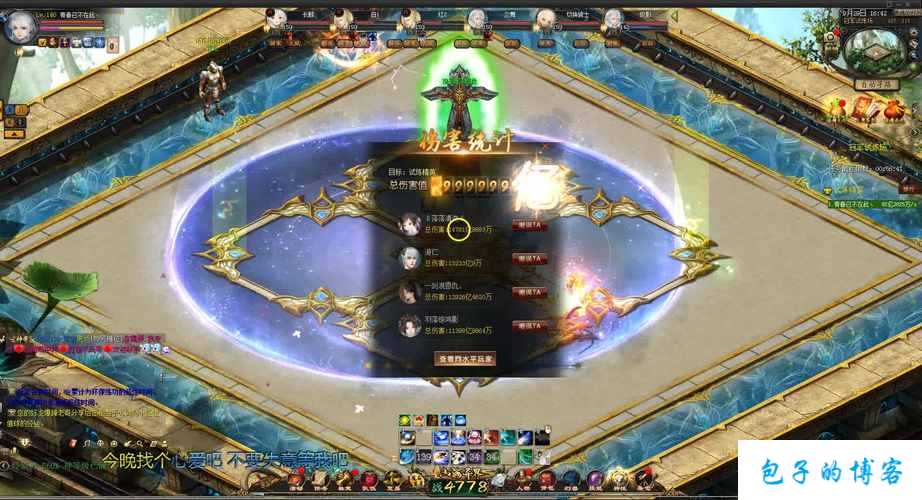Click your character portrait in the corner
The width and height of the screenshot is (922, 500).
coord(19,27)
